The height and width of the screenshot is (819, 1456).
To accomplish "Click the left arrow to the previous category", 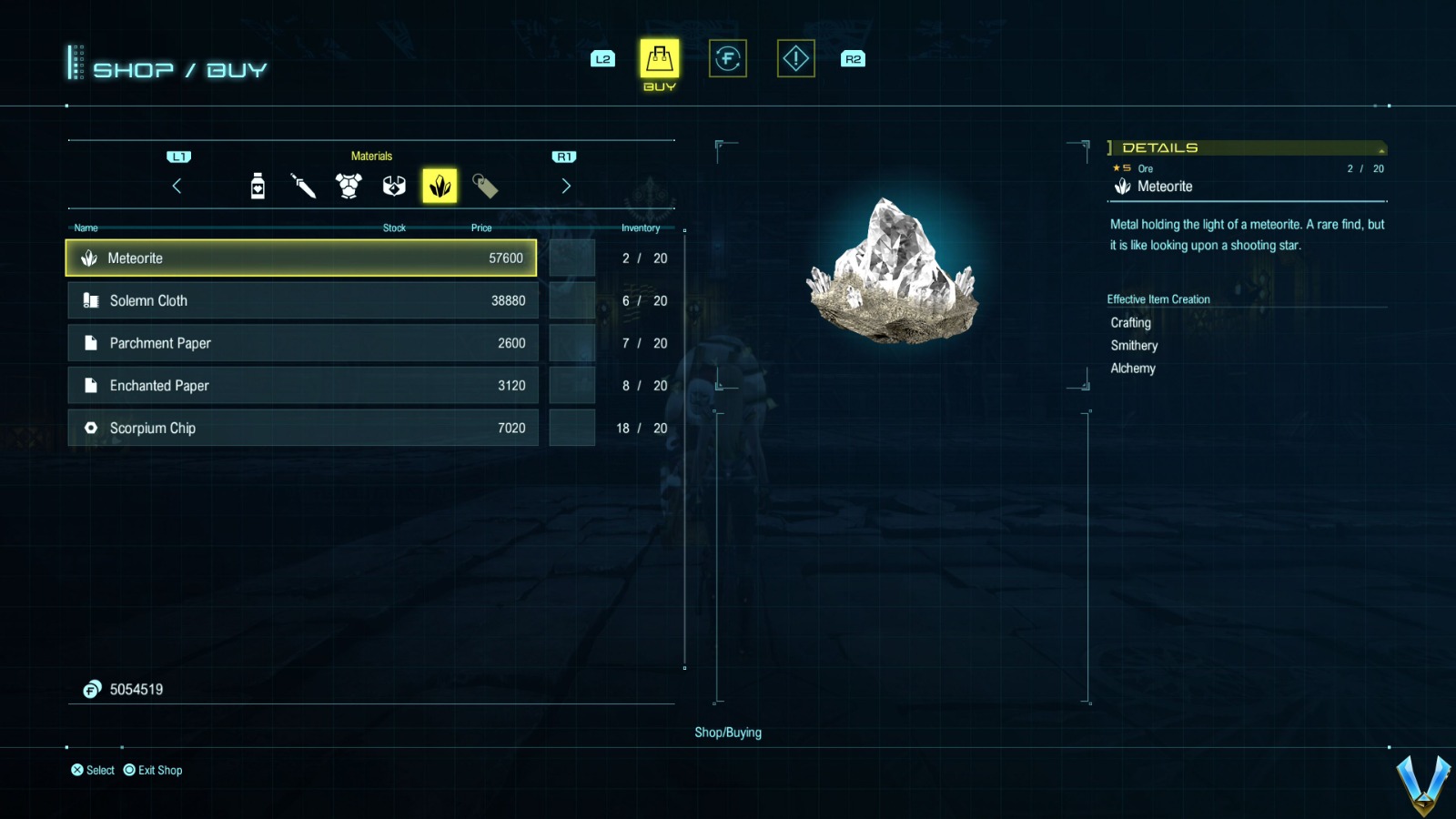I will coord(177,186).
